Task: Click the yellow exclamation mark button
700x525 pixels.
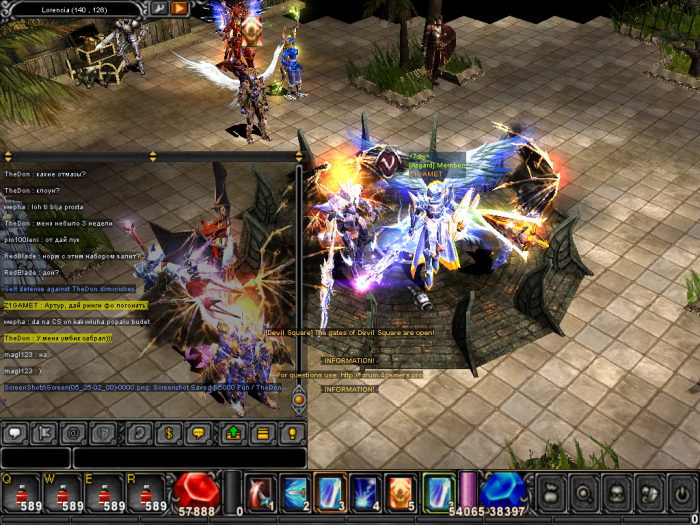Action: (291, 434)
